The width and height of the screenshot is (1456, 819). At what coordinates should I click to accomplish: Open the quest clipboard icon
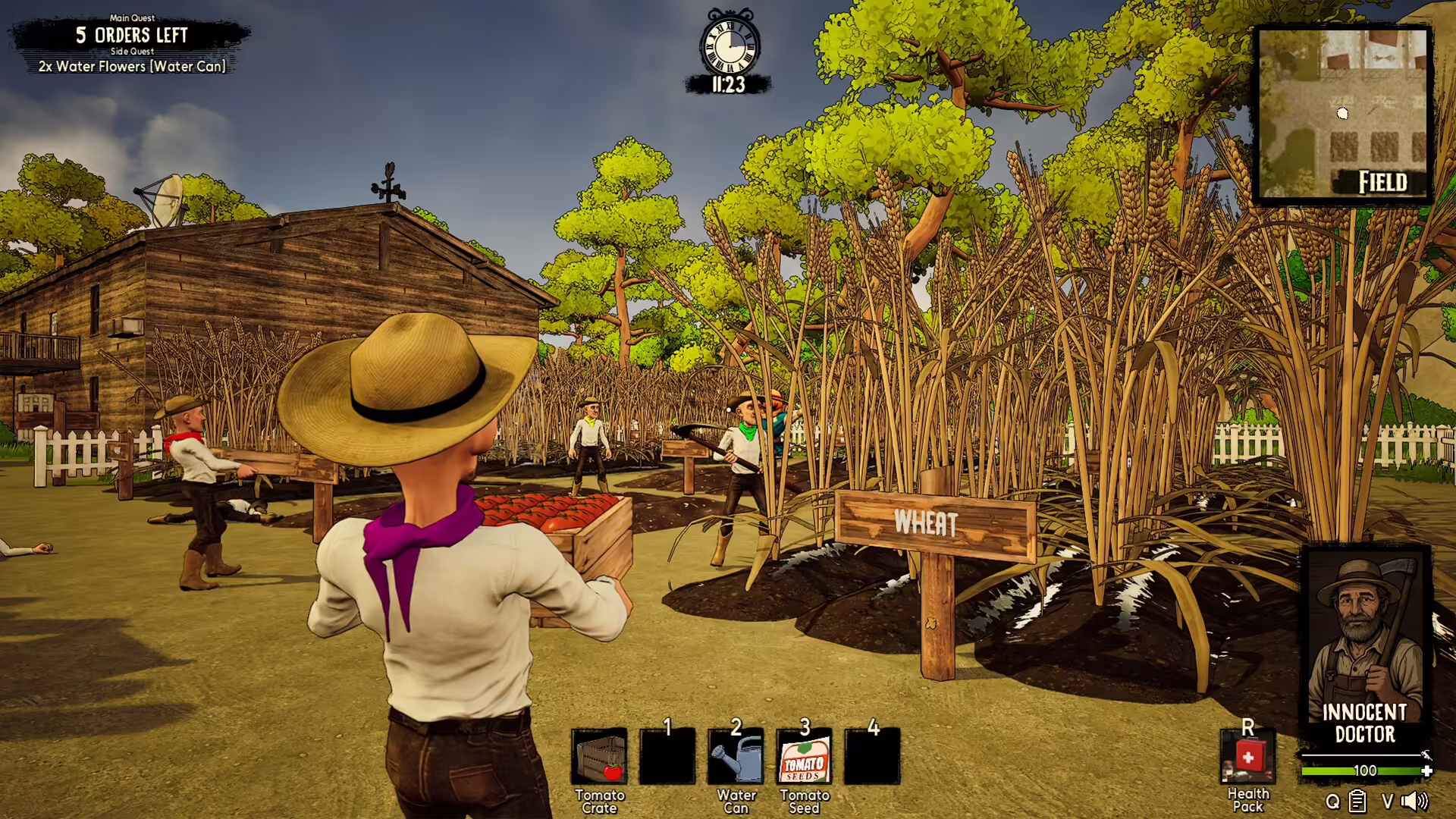tap(1357, 801)
